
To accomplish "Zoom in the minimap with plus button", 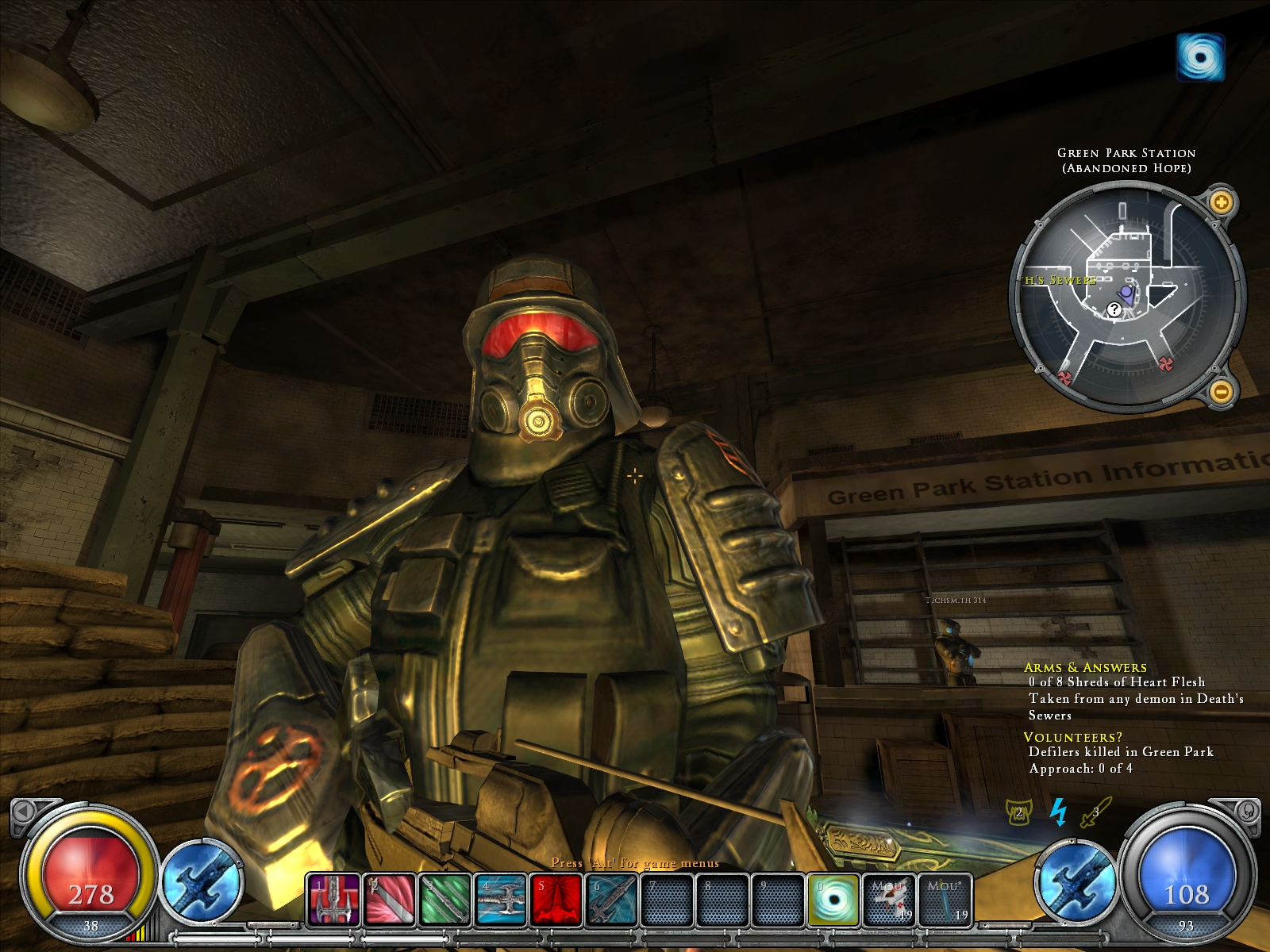I will 1221,202.
